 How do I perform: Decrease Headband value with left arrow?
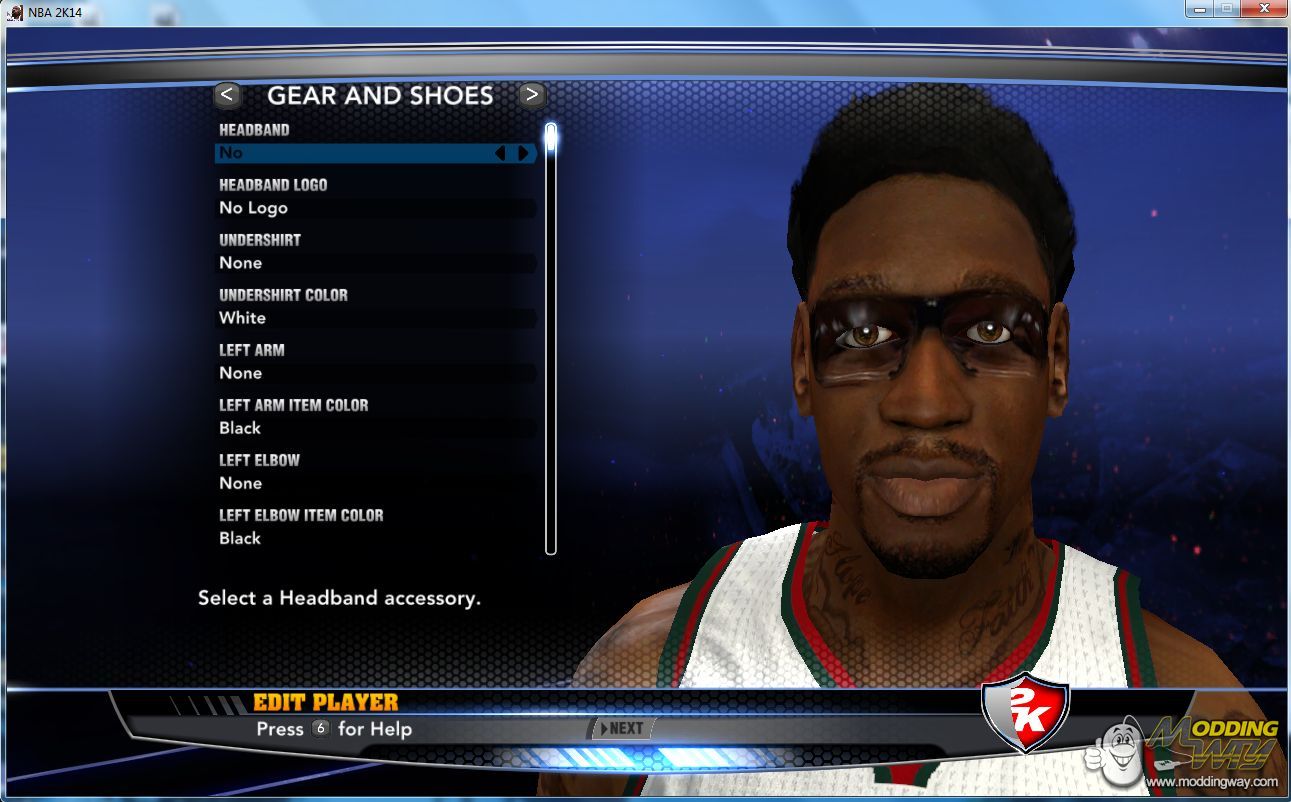501,153
